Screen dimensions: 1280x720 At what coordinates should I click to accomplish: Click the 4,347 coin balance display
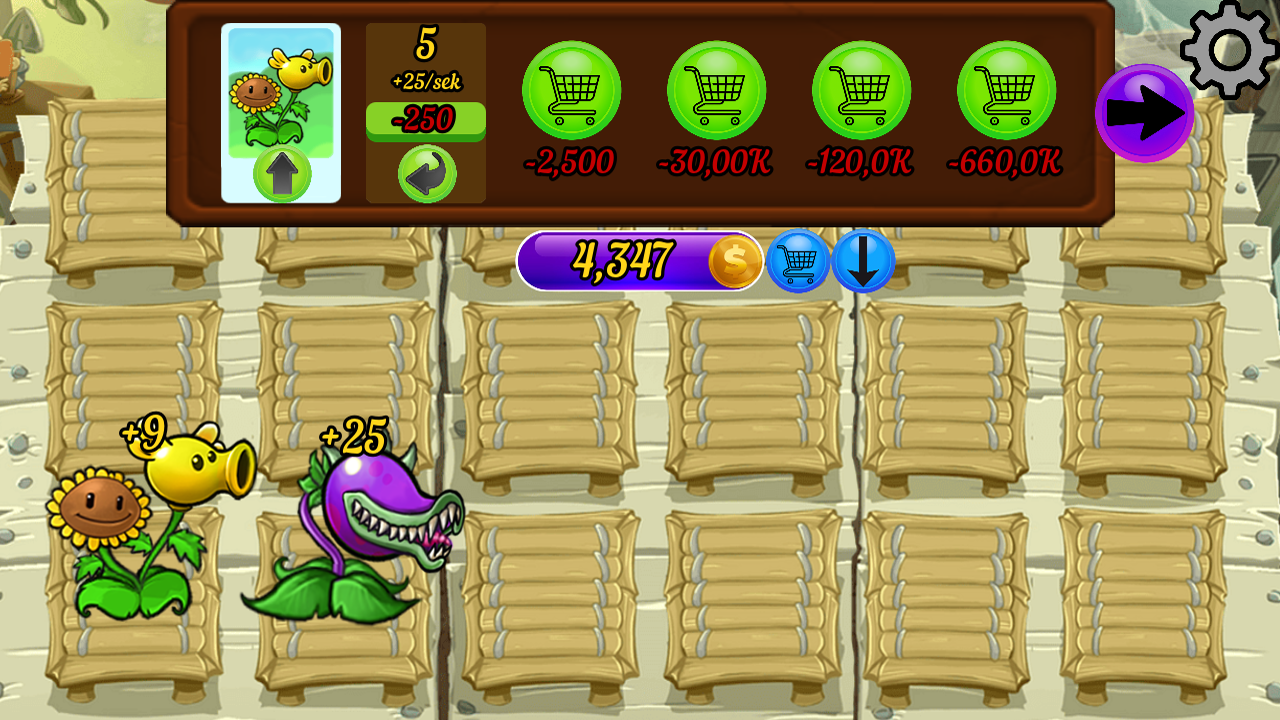(622, 260)
